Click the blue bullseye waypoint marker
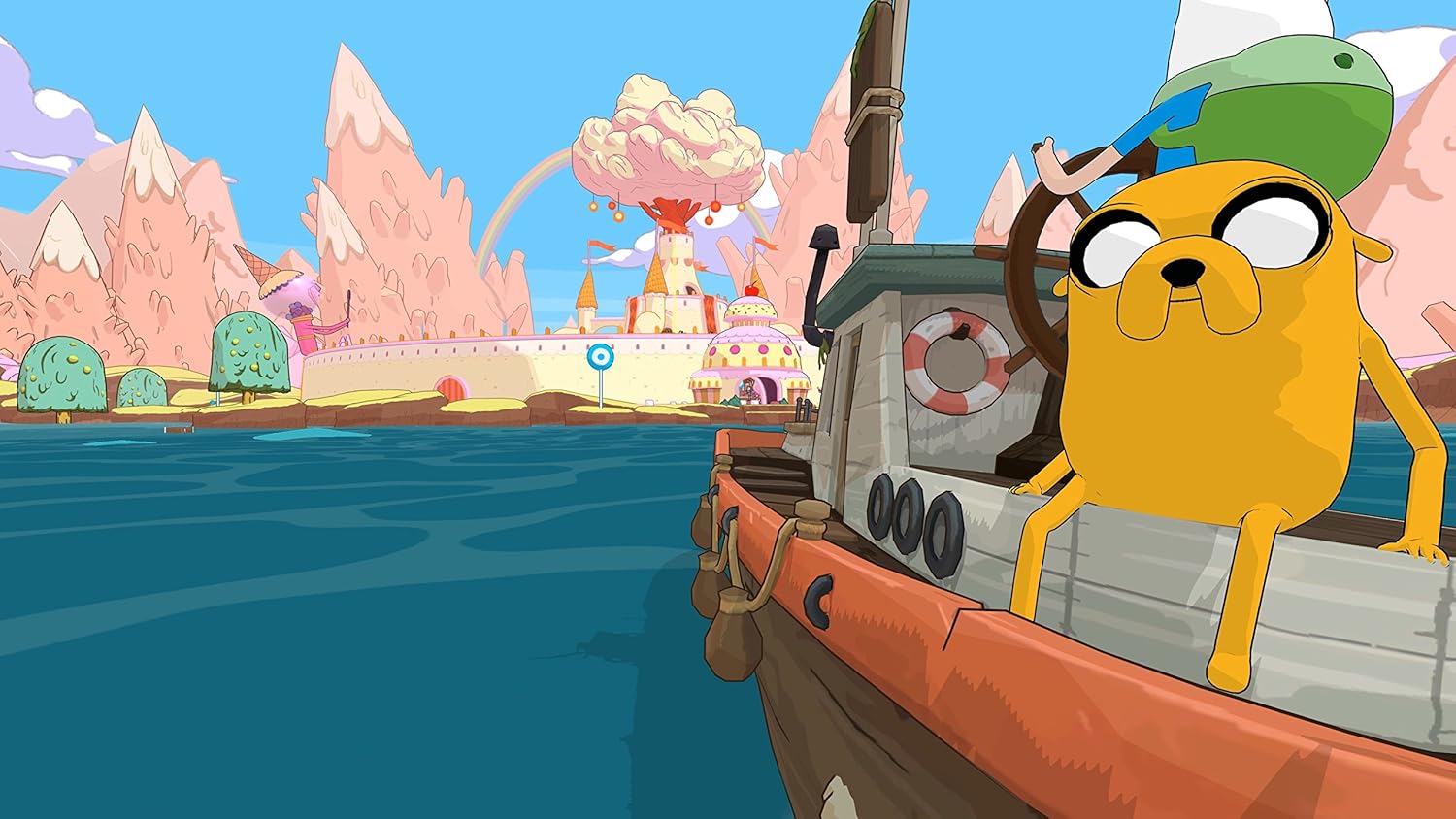The image size is (1456, 819). coord(601,357)
